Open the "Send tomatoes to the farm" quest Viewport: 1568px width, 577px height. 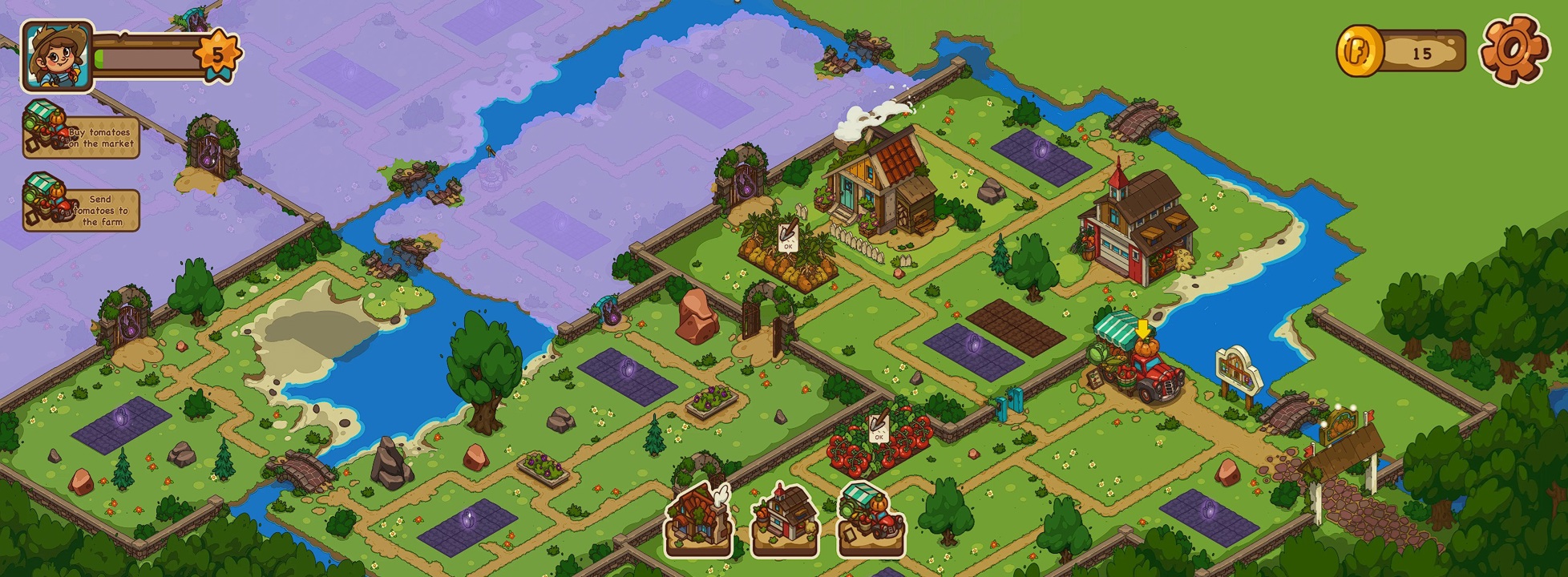coord(81,210)
